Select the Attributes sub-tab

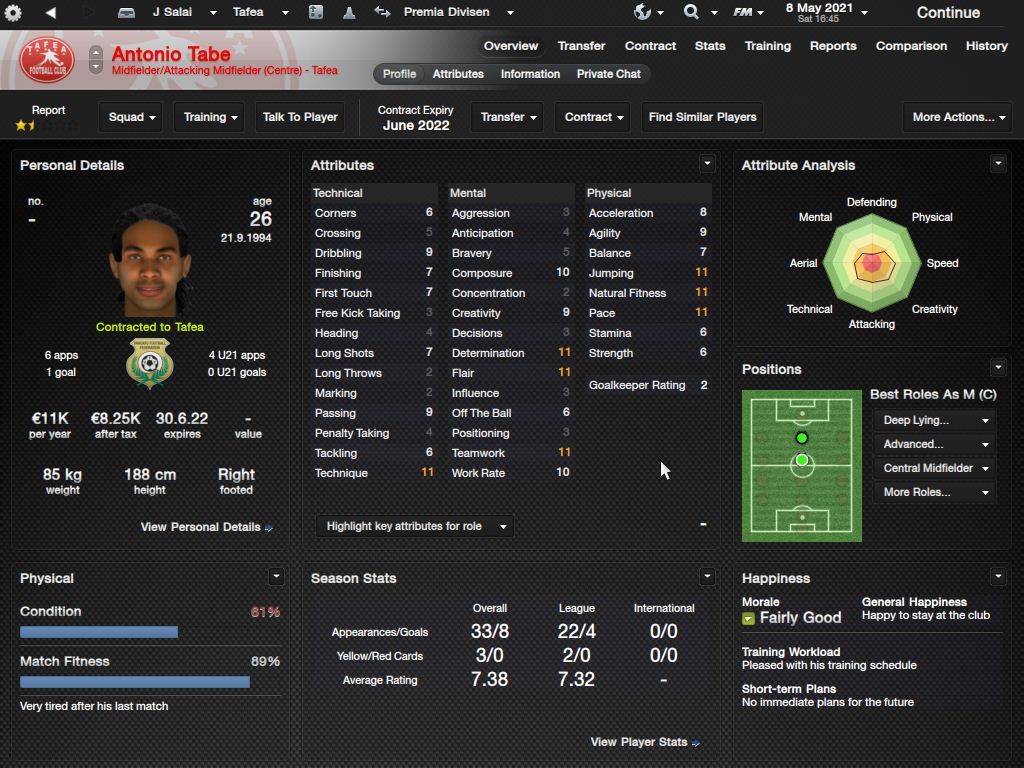click(x=458, y=74)
